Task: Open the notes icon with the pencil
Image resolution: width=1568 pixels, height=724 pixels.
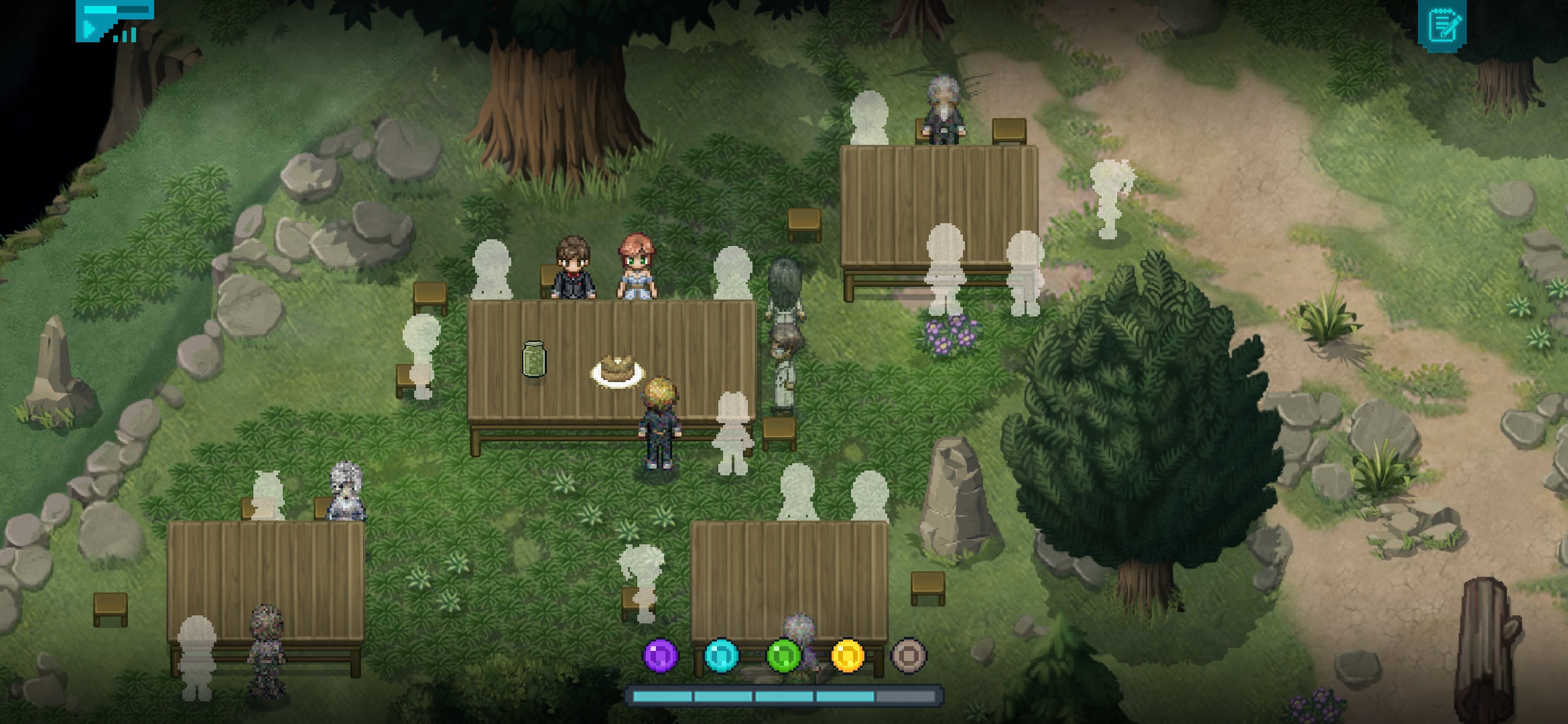Action: (1443, 25)
